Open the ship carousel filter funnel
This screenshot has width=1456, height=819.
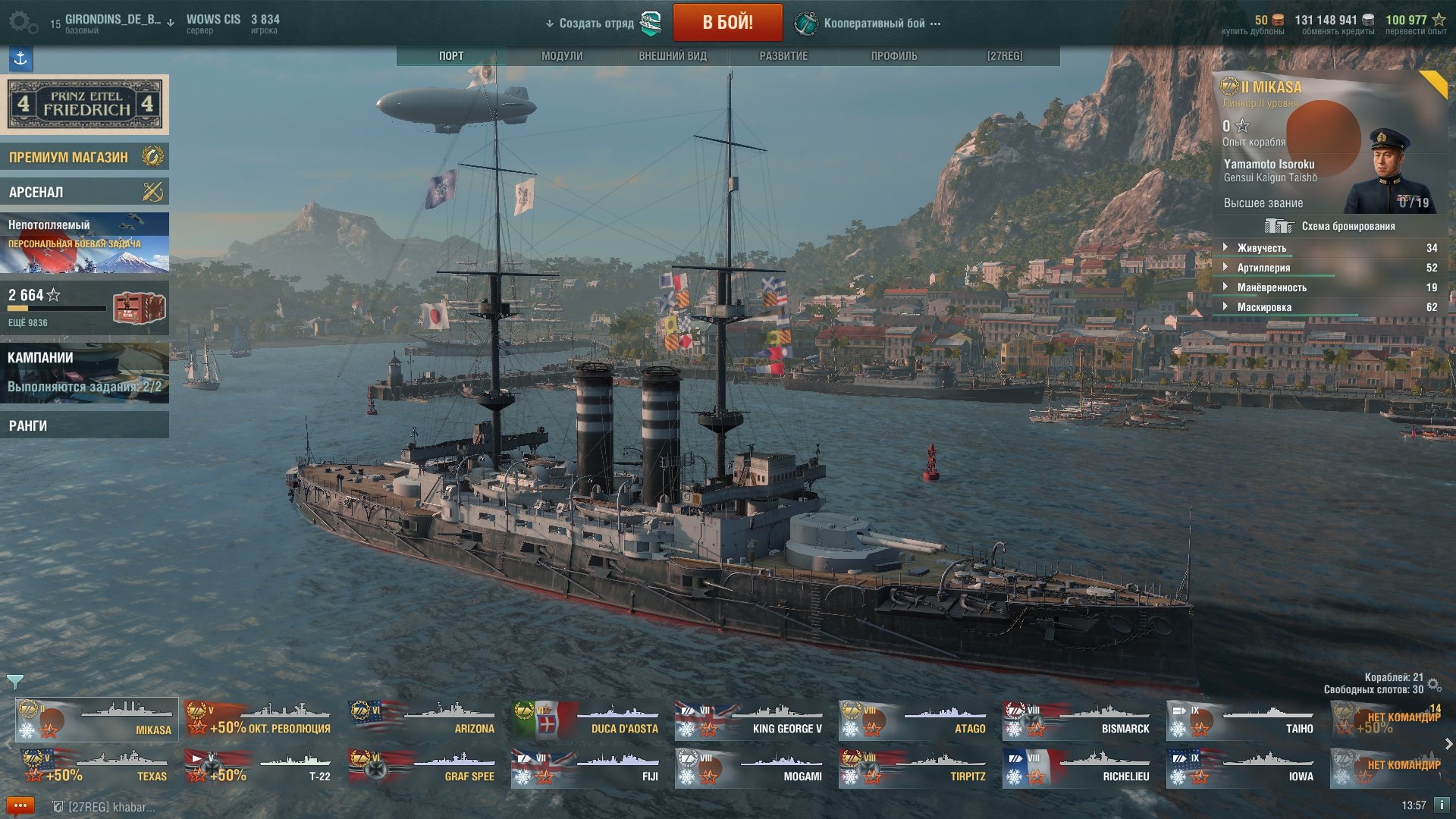pyautogui.click(x=14, y=681)
